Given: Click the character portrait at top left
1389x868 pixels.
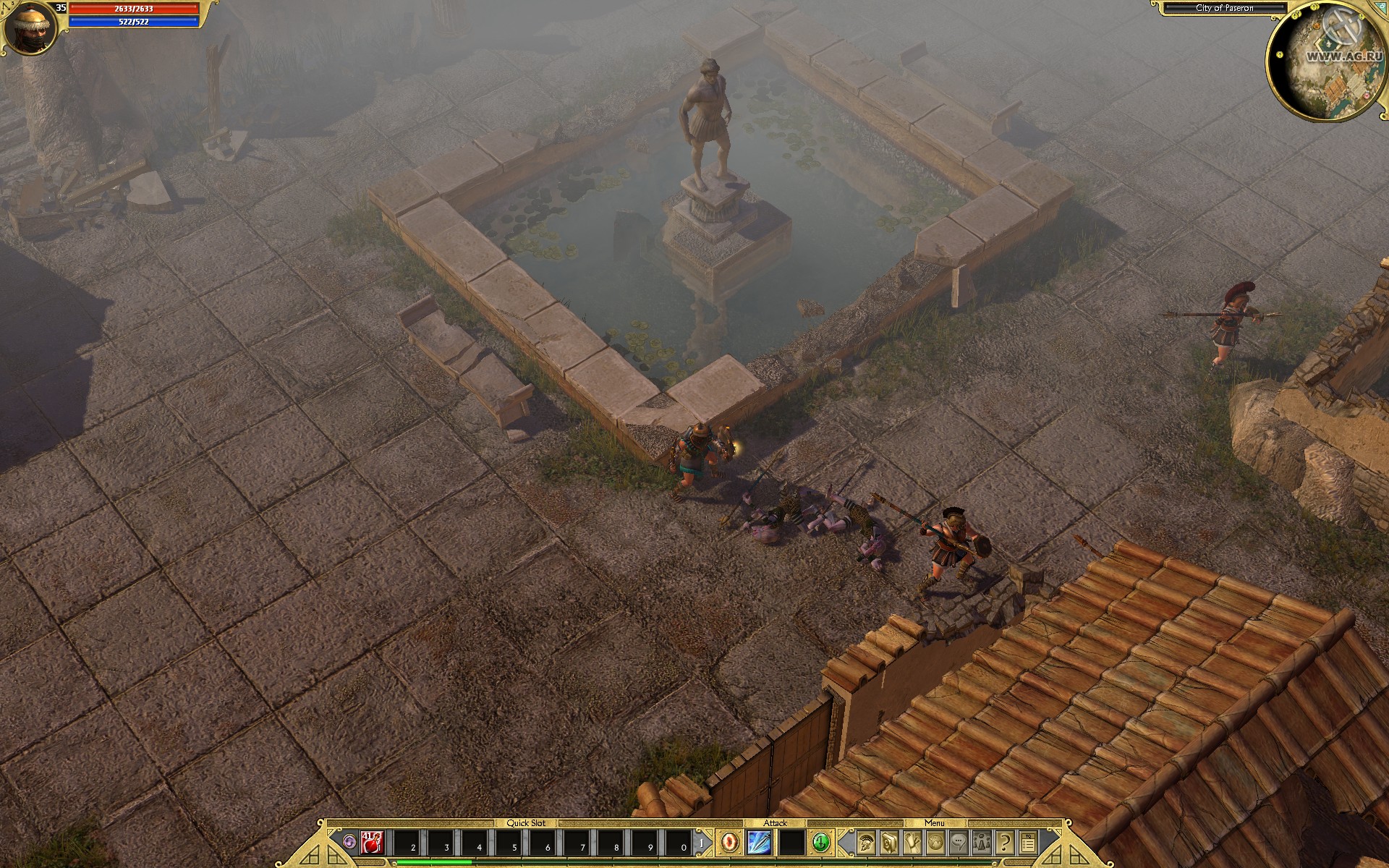Looking at the screenshot, I should tap(29, 27).
